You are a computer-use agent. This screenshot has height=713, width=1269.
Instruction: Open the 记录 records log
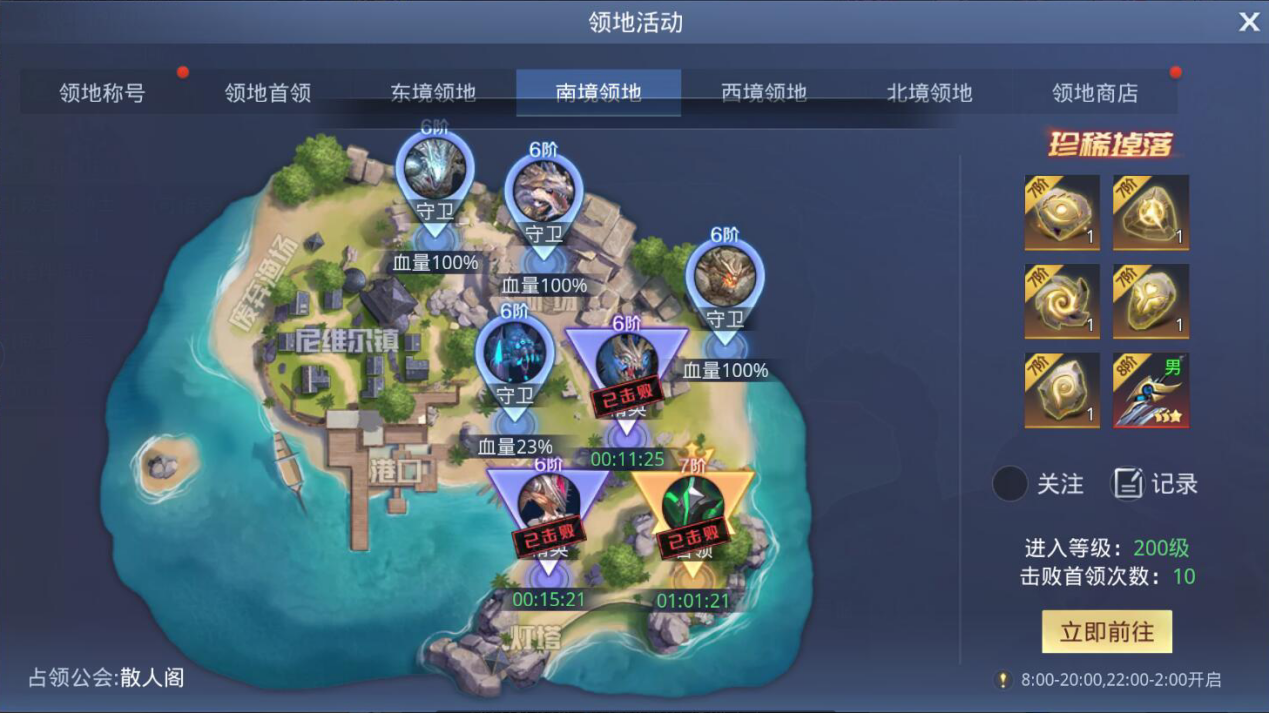pos(1154,484)
